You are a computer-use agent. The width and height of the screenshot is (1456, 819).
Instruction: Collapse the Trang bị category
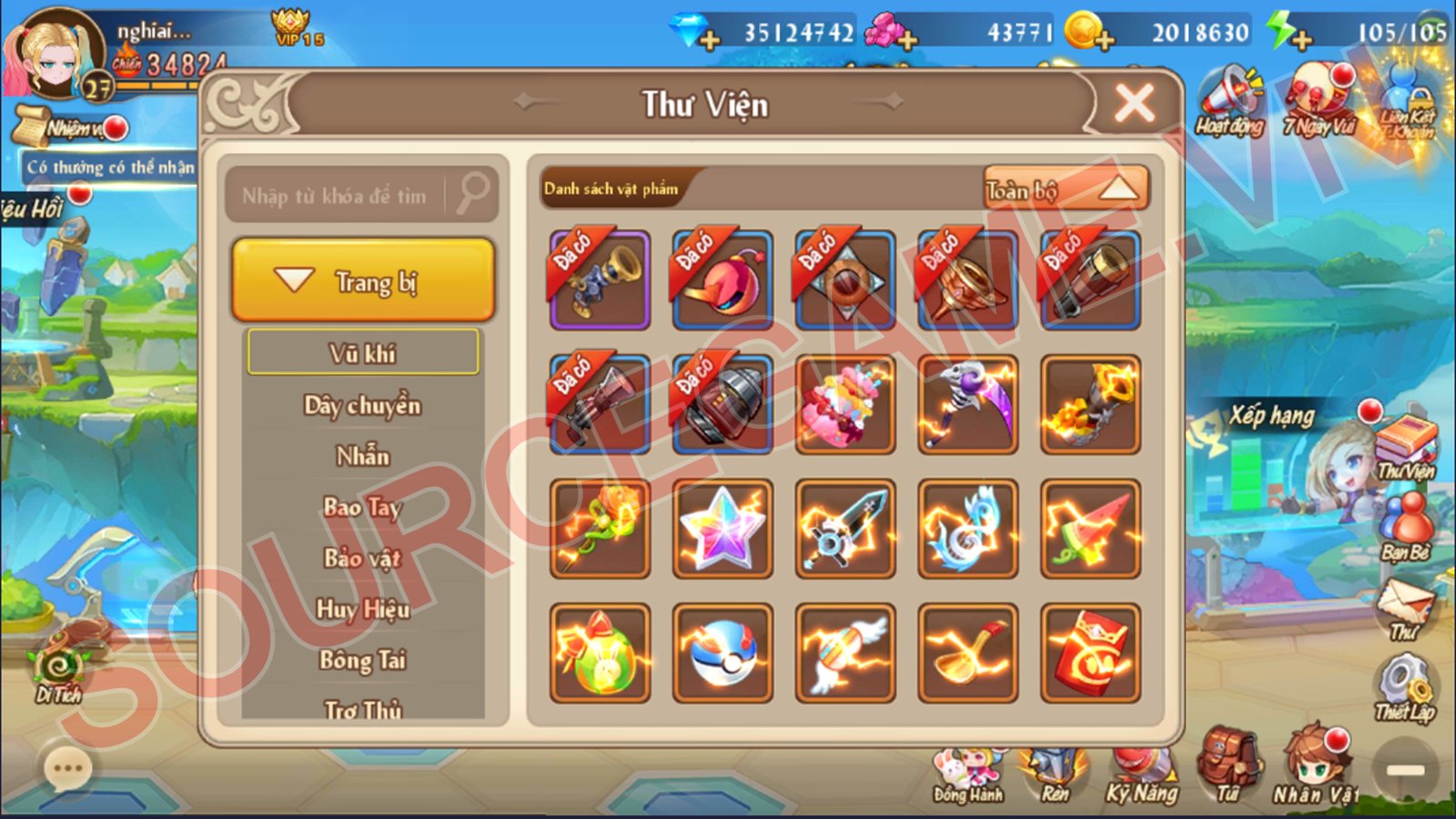pos(363,281)
